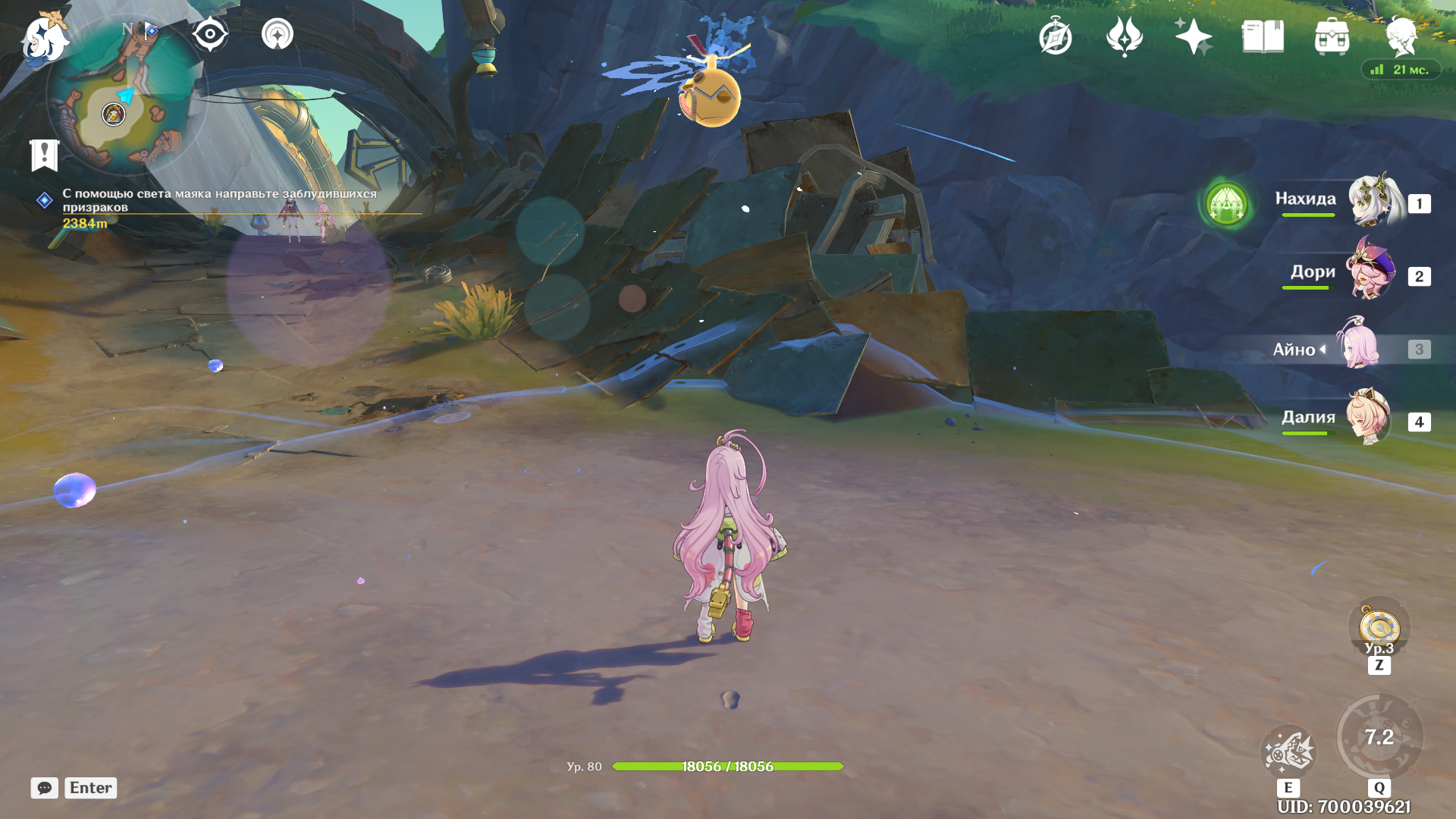The width and height of the screenshot is (1456, 819).
Task: Select the tracked lighthouse ghost quest
Action: tap(218, 201)
